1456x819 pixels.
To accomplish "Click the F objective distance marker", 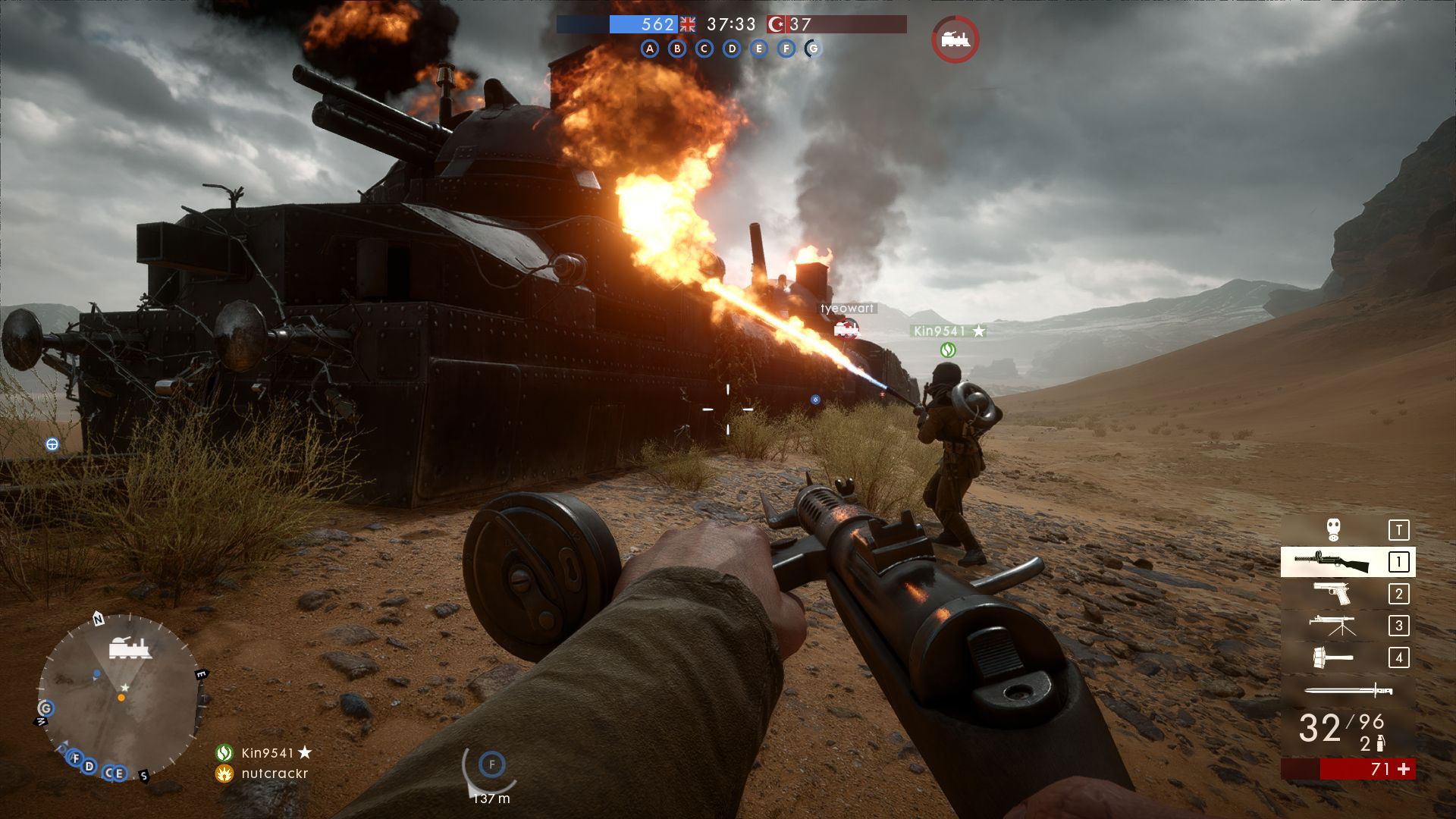I will [x=491, y=765].
